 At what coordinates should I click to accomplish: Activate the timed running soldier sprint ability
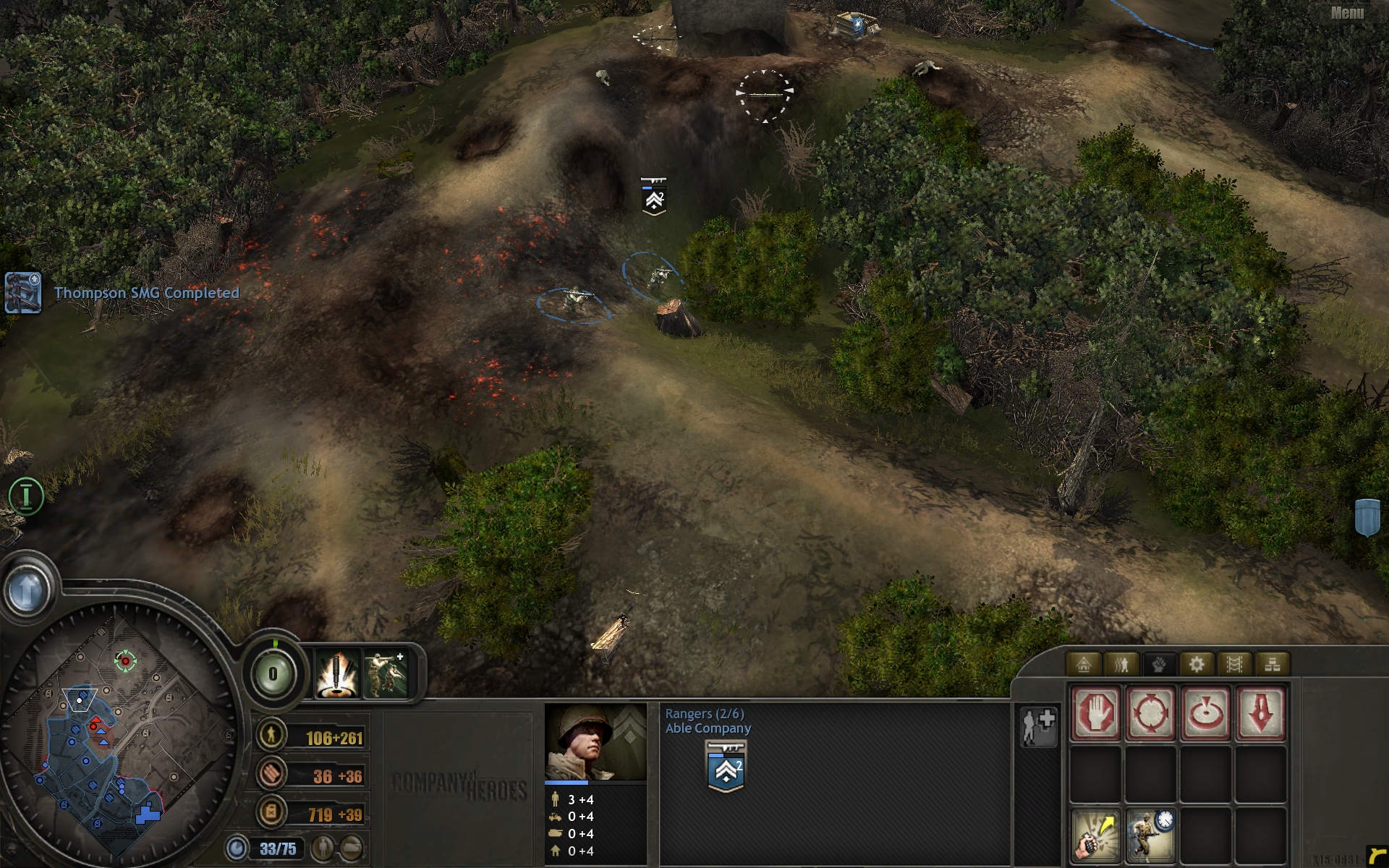click(x=1150, y=835)
